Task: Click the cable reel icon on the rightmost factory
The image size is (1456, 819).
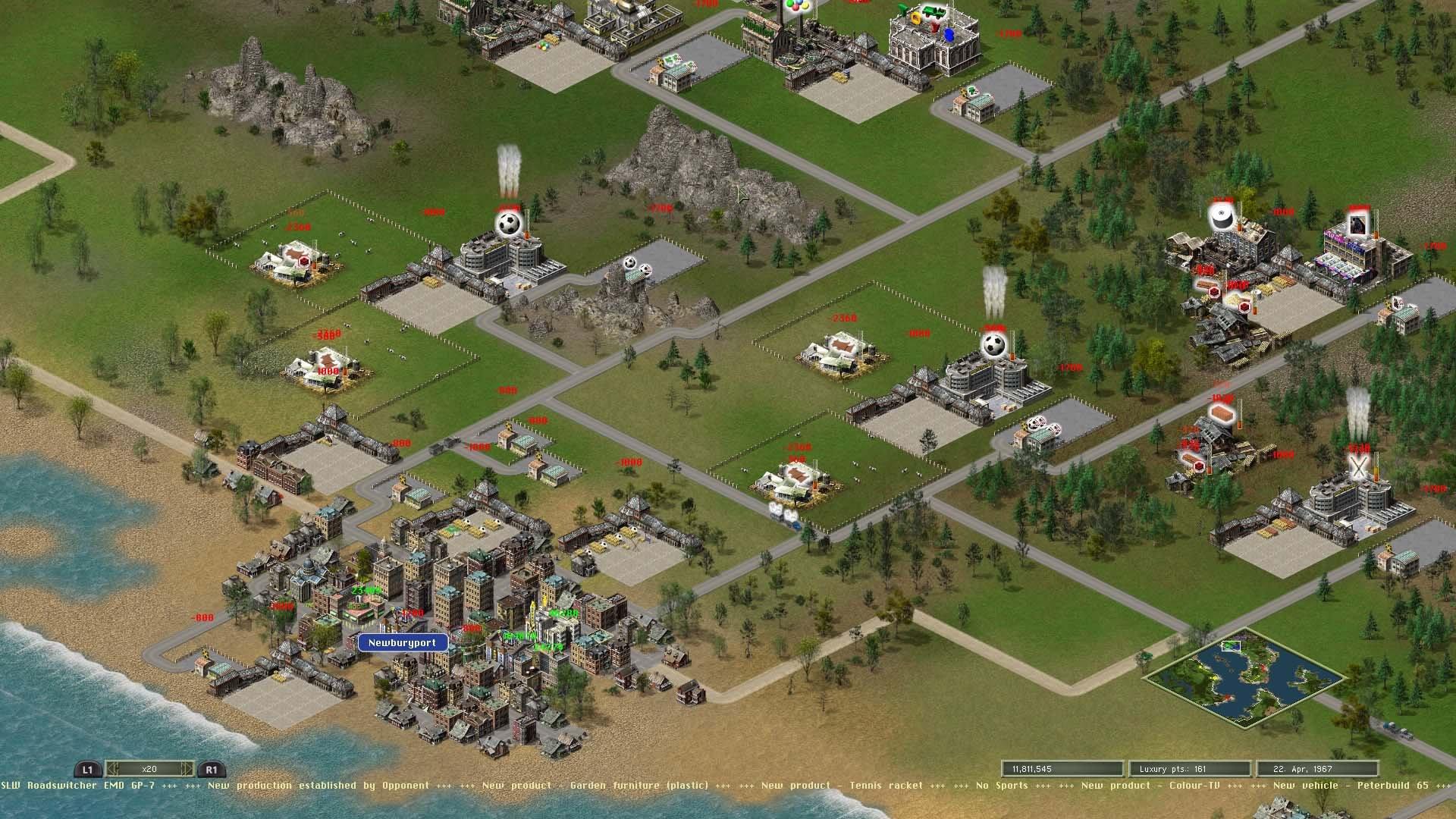Action: [1223, 218]
